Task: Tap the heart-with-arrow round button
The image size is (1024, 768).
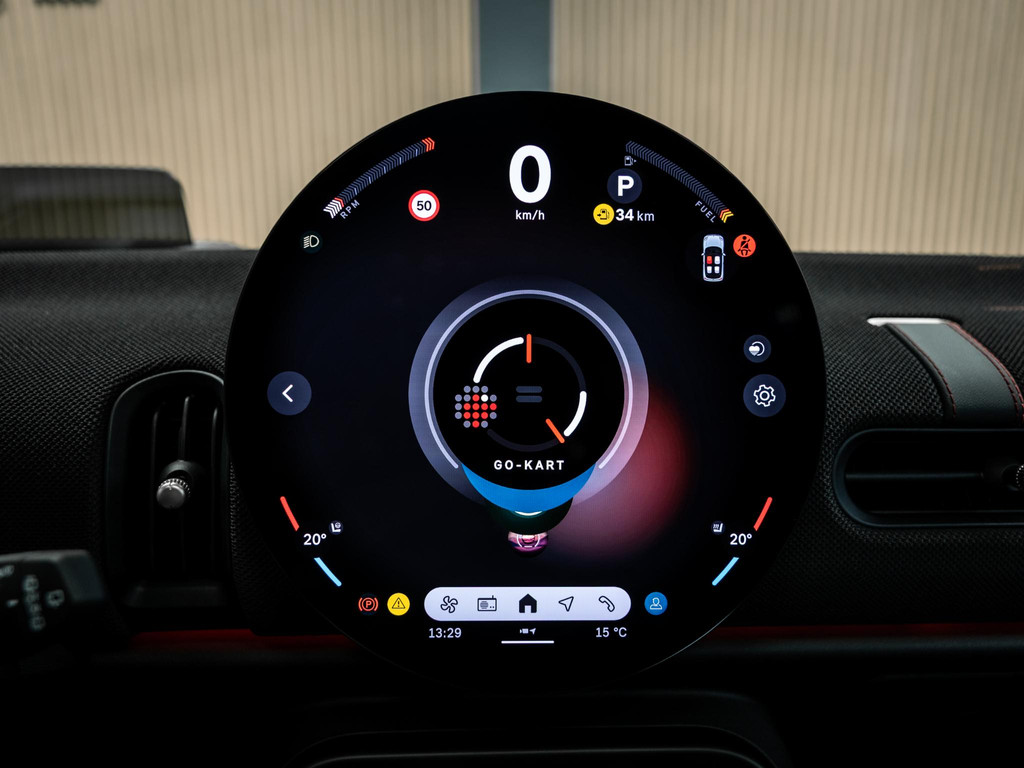Action: tap(757, 348)
